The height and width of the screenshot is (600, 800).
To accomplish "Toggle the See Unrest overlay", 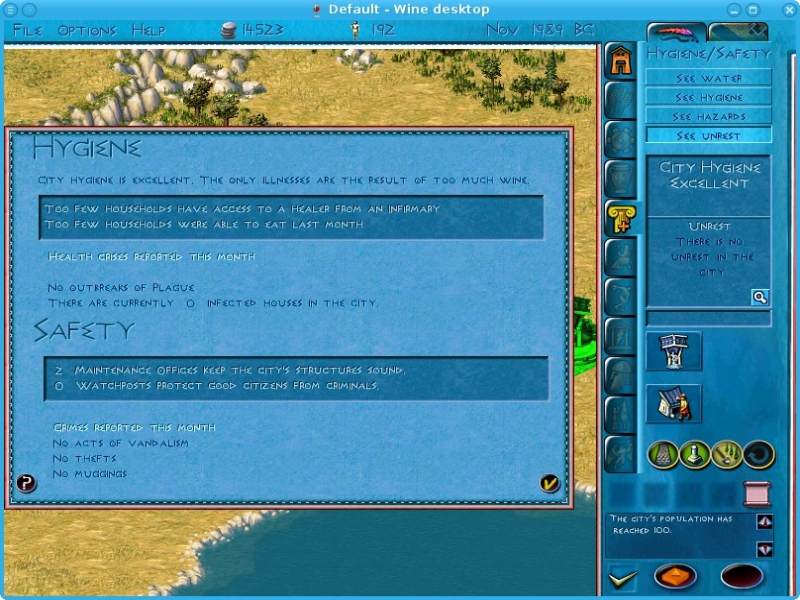I will tap(708, 135).
